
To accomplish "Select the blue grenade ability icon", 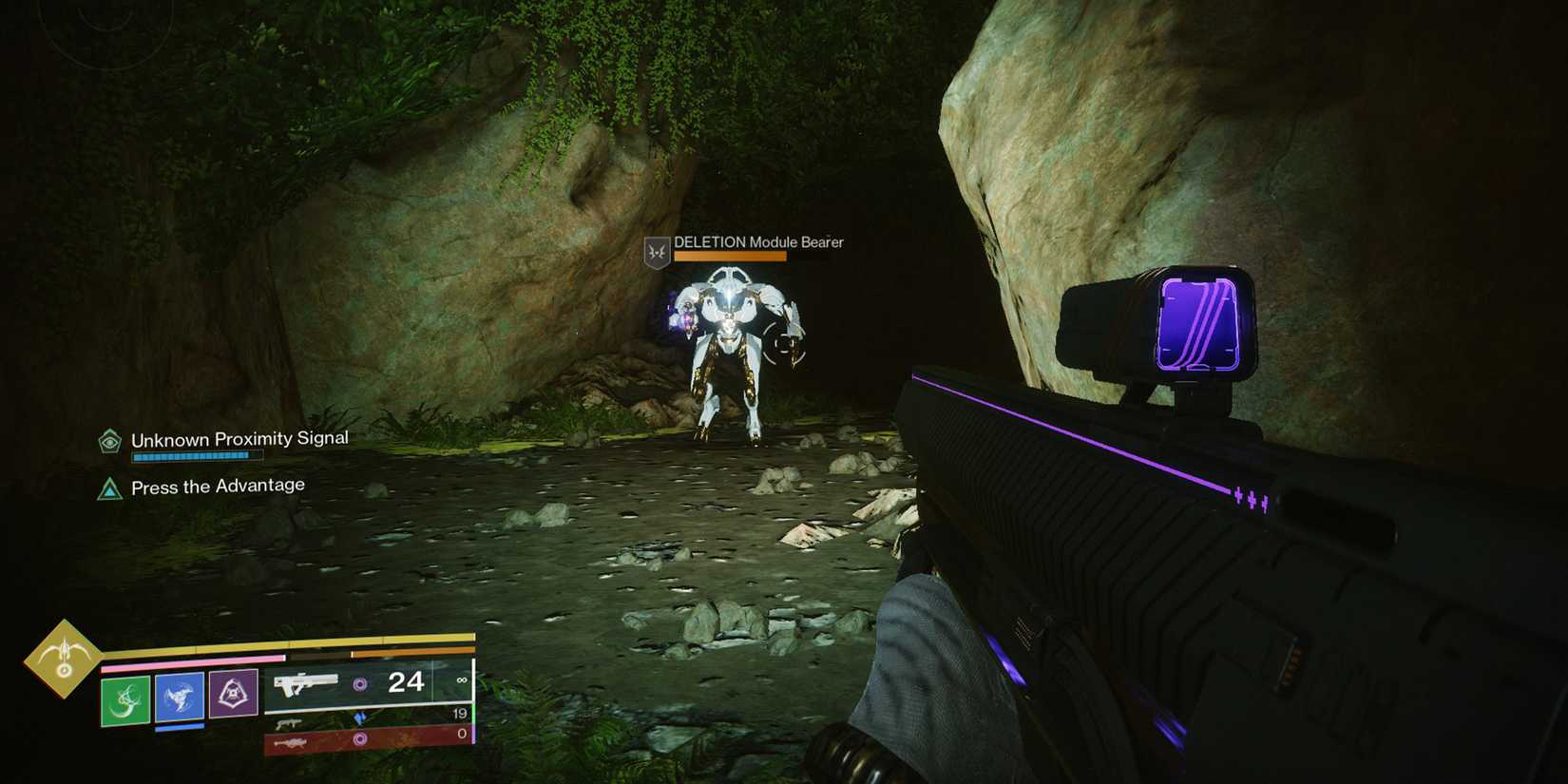I will tap(179, 697).
